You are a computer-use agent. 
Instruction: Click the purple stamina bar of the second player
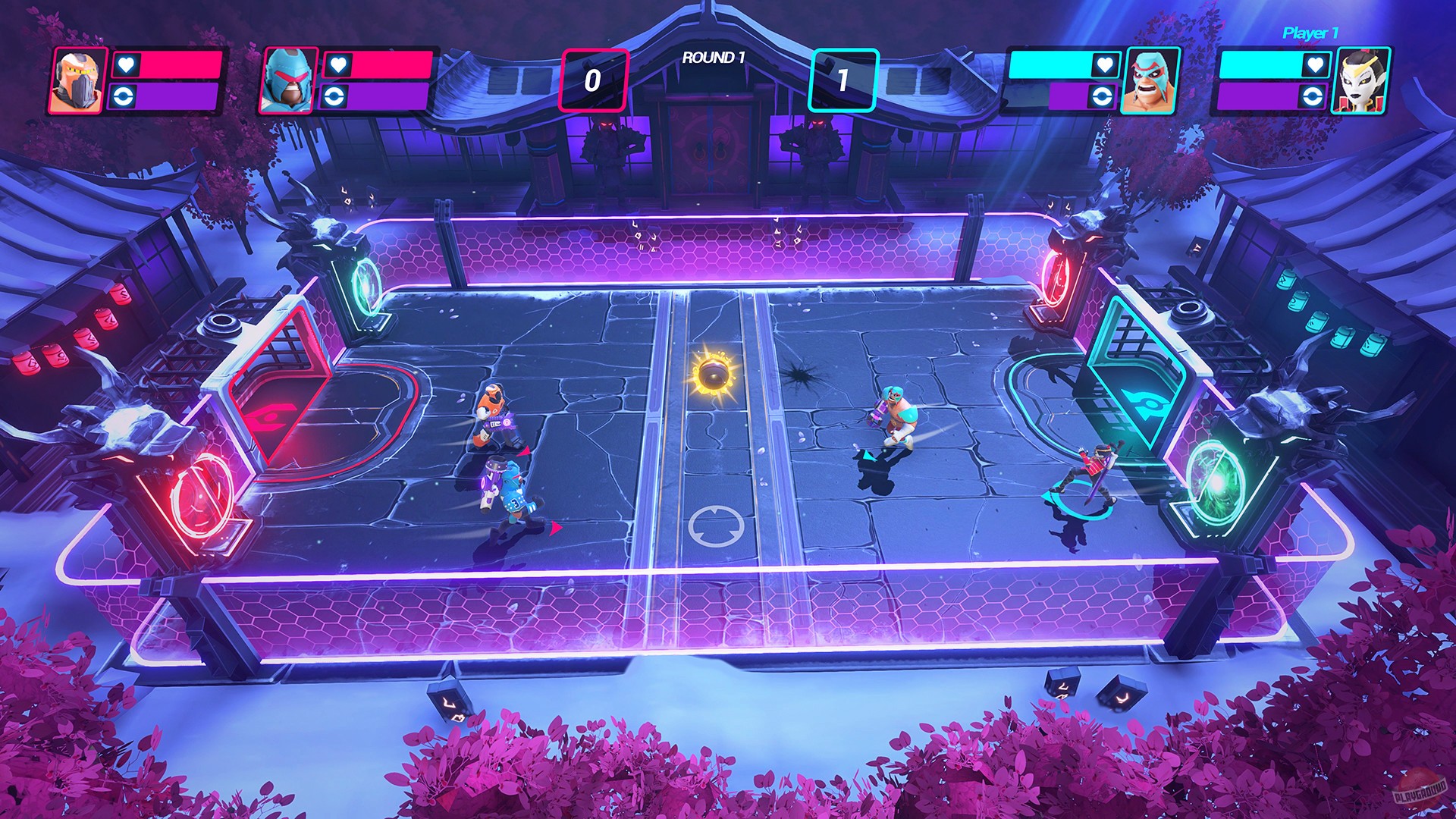click(x=387, y=97)
